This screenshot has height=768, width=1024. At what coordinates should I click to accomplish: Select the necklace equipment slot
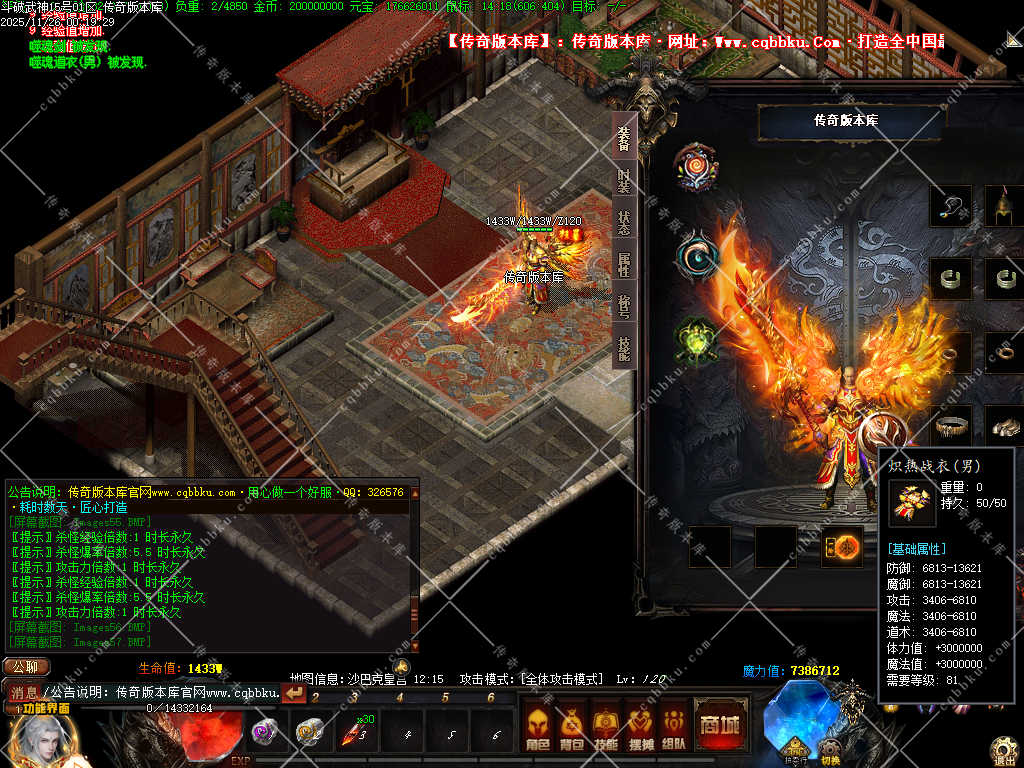(x=950, y=206)
